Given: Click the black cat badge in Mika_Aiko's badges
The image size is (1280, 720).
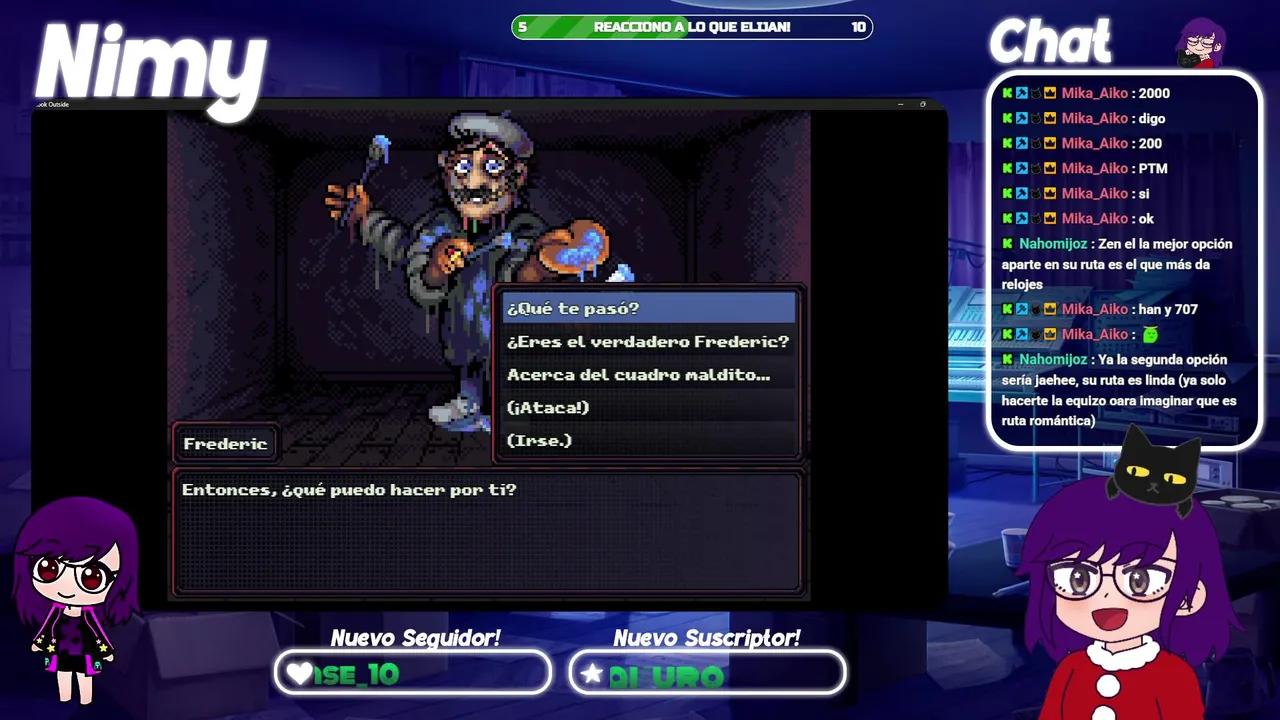Looking at the screenshot, I should [1035, 93].
